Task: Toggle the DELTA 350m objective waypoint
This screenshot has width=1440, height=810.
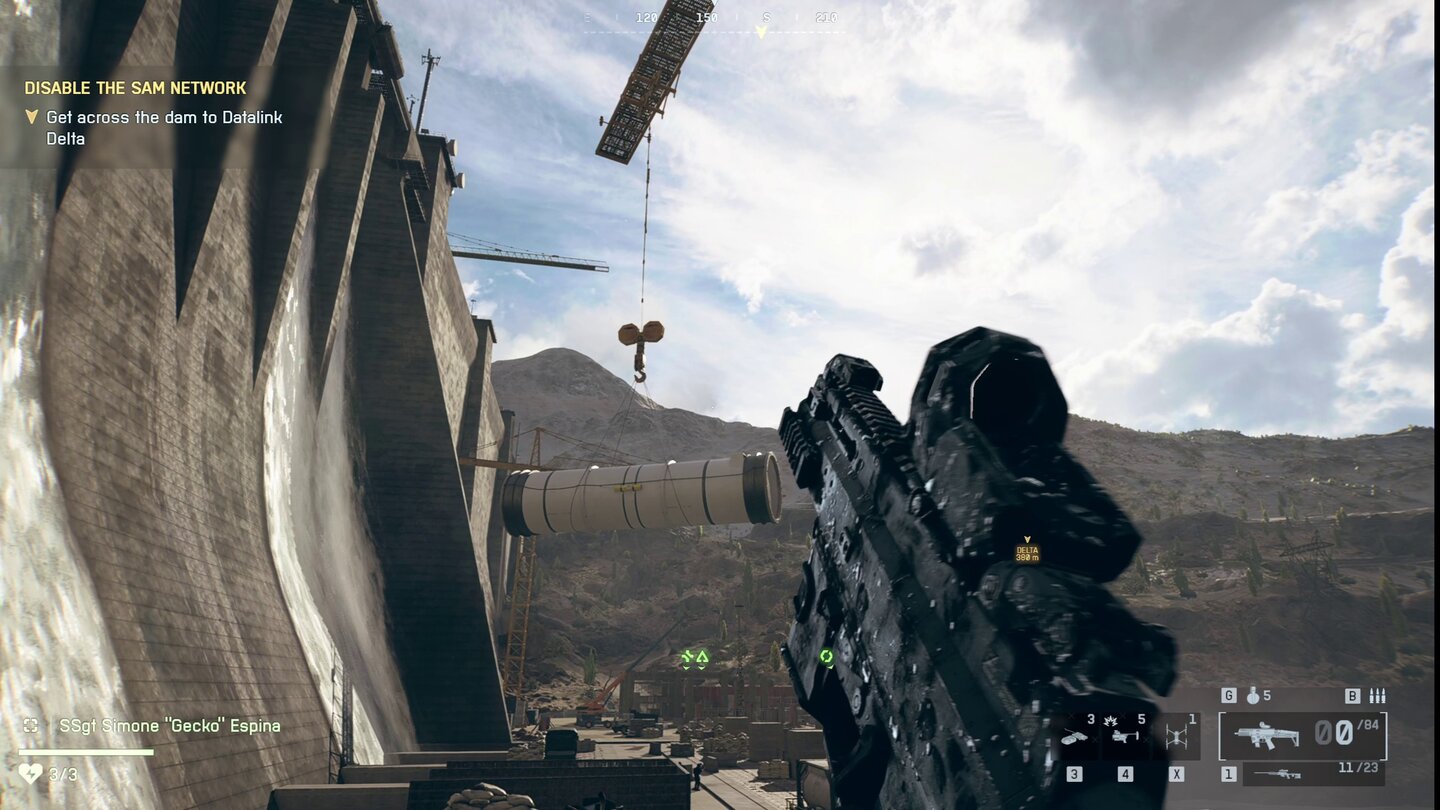Action: click(1027, 550)
